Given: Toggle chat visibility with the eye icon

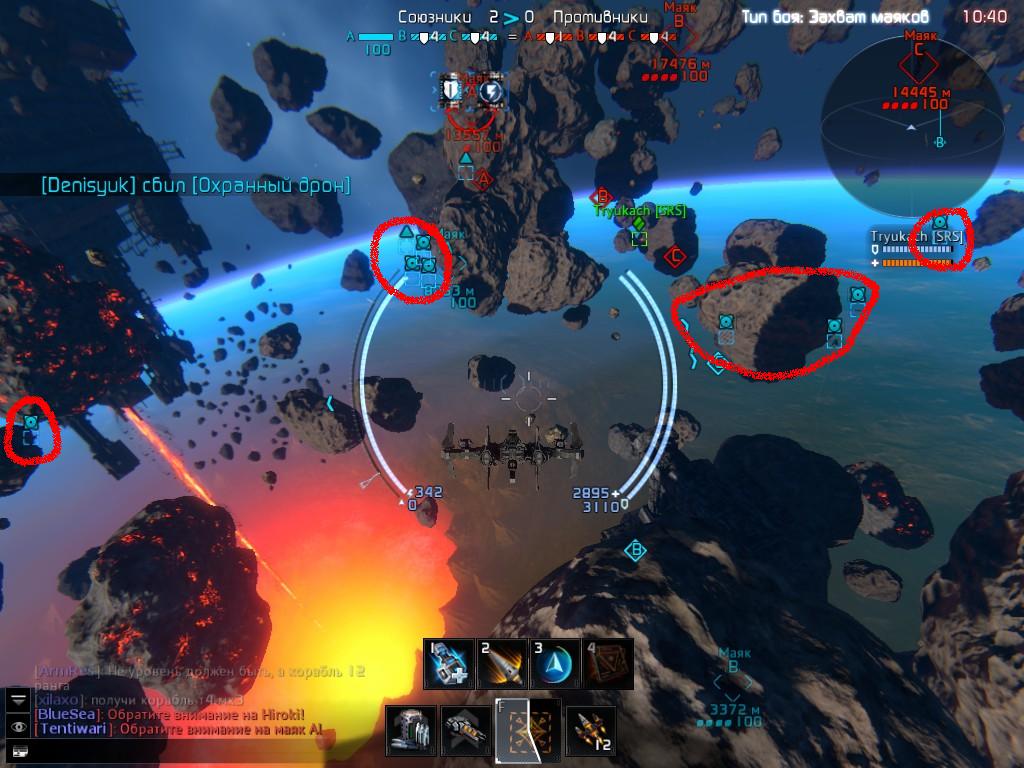Looking at the screenshot, I should click(18, 726).
